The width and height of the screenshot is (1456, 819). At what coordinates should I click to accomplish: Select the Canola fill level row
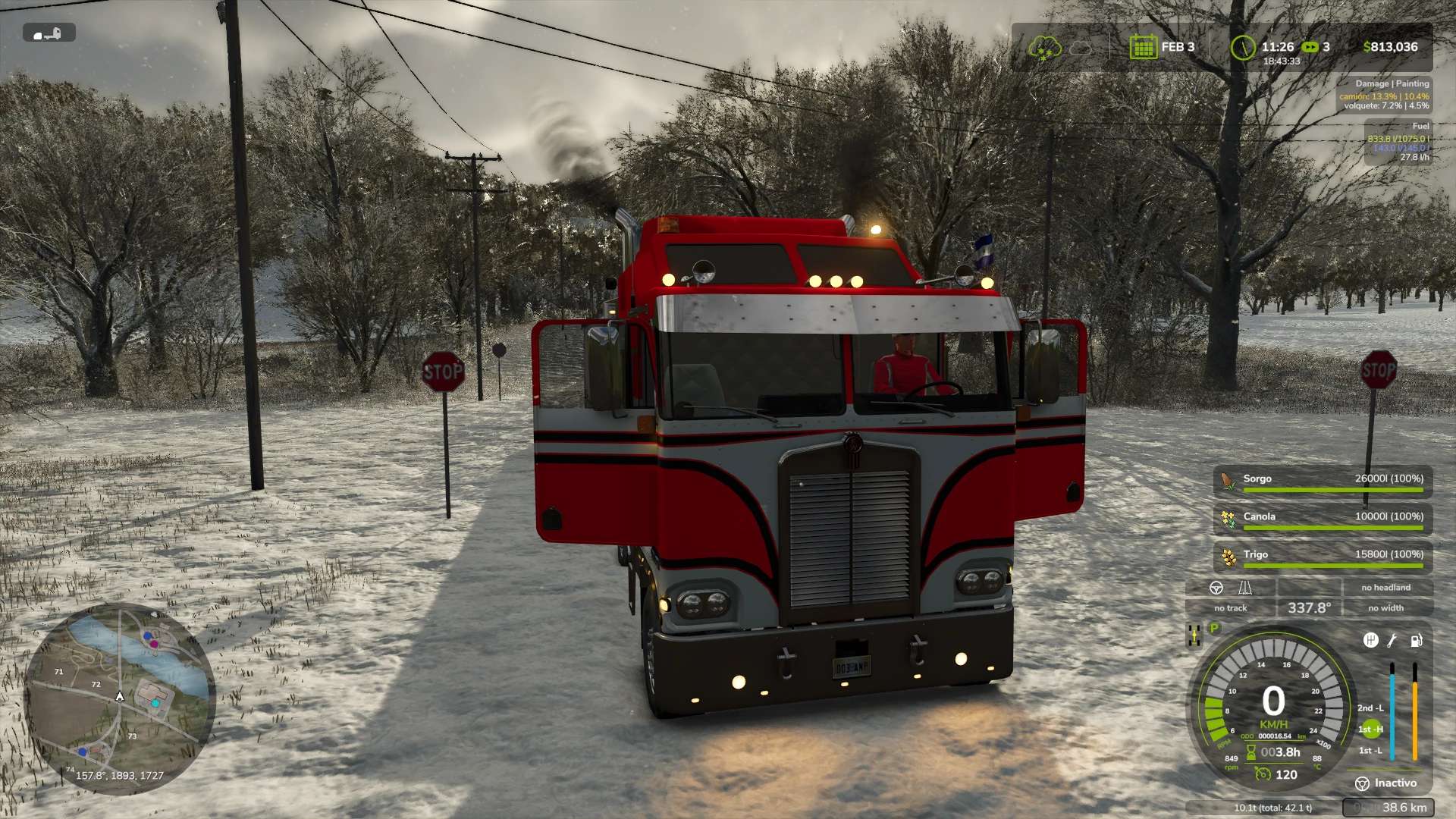[x=1323, y=519]
